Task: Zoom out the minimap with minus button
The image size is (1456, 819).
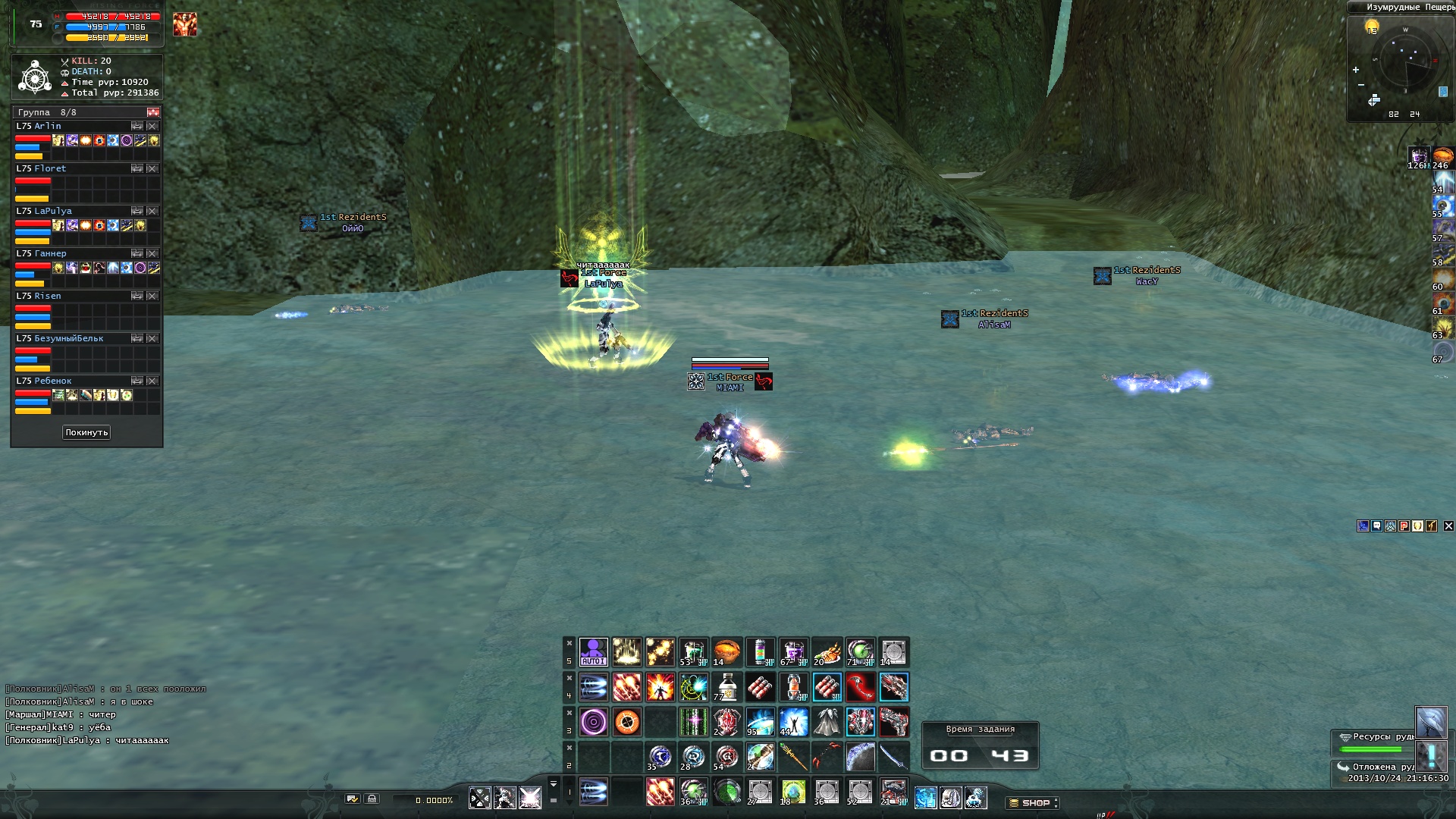Action: (x=1361, y=84)
